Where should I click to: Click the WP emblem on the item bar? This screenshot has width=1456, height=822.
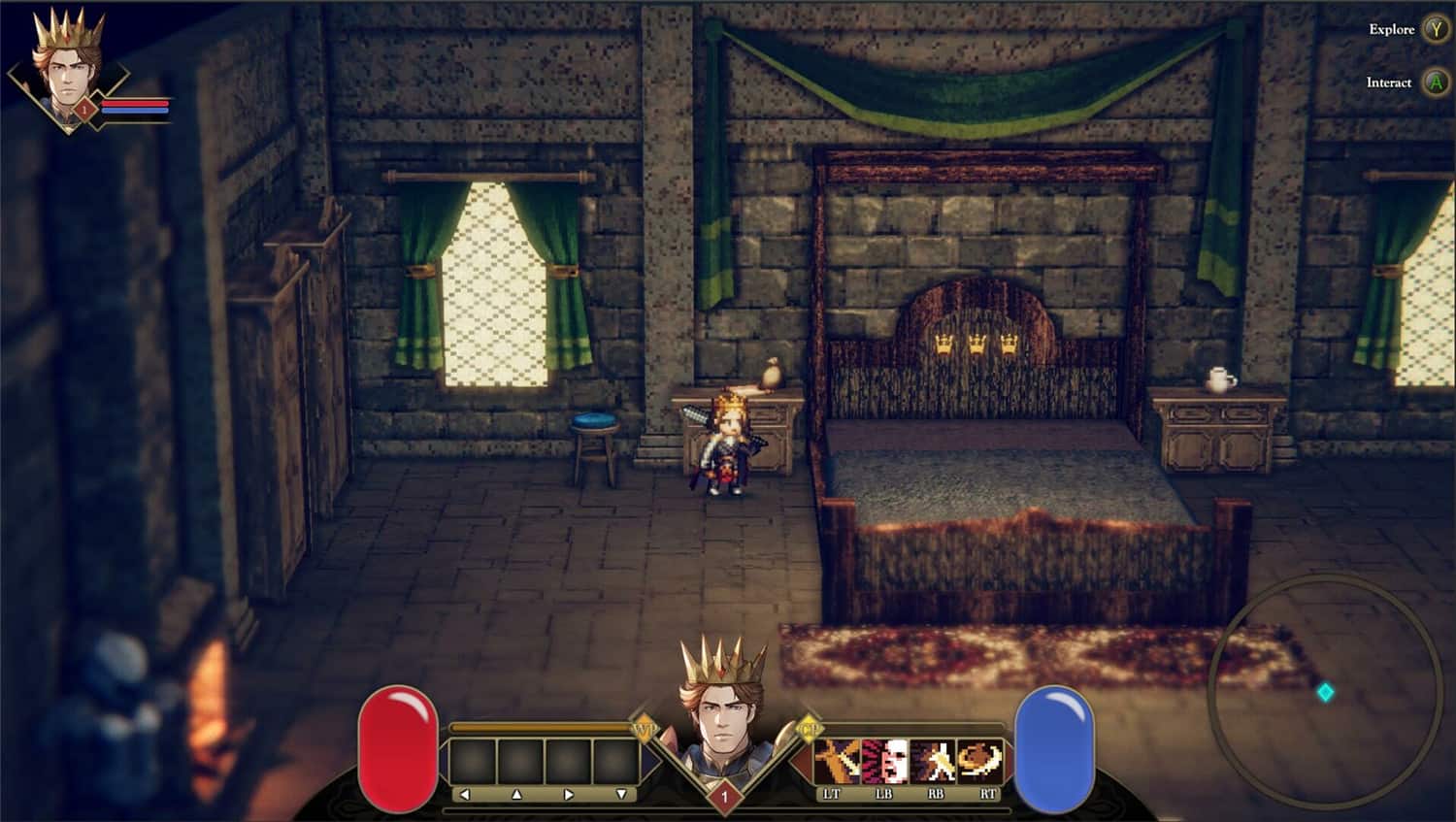[645, 730]
